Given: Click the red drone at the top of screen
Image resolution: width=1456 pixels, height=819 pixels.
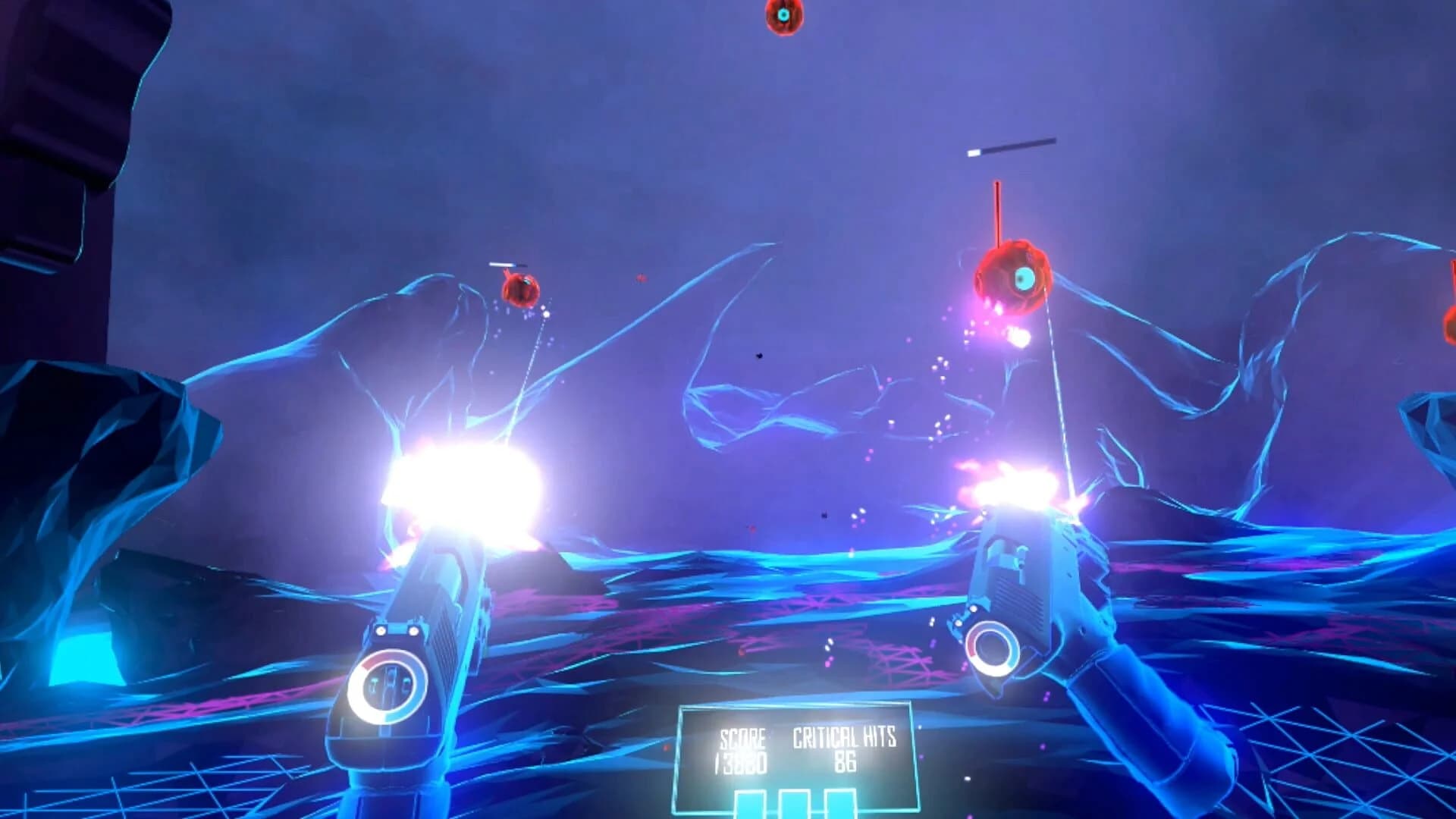Looking at the screenshot, I should [x=783, y=17].
